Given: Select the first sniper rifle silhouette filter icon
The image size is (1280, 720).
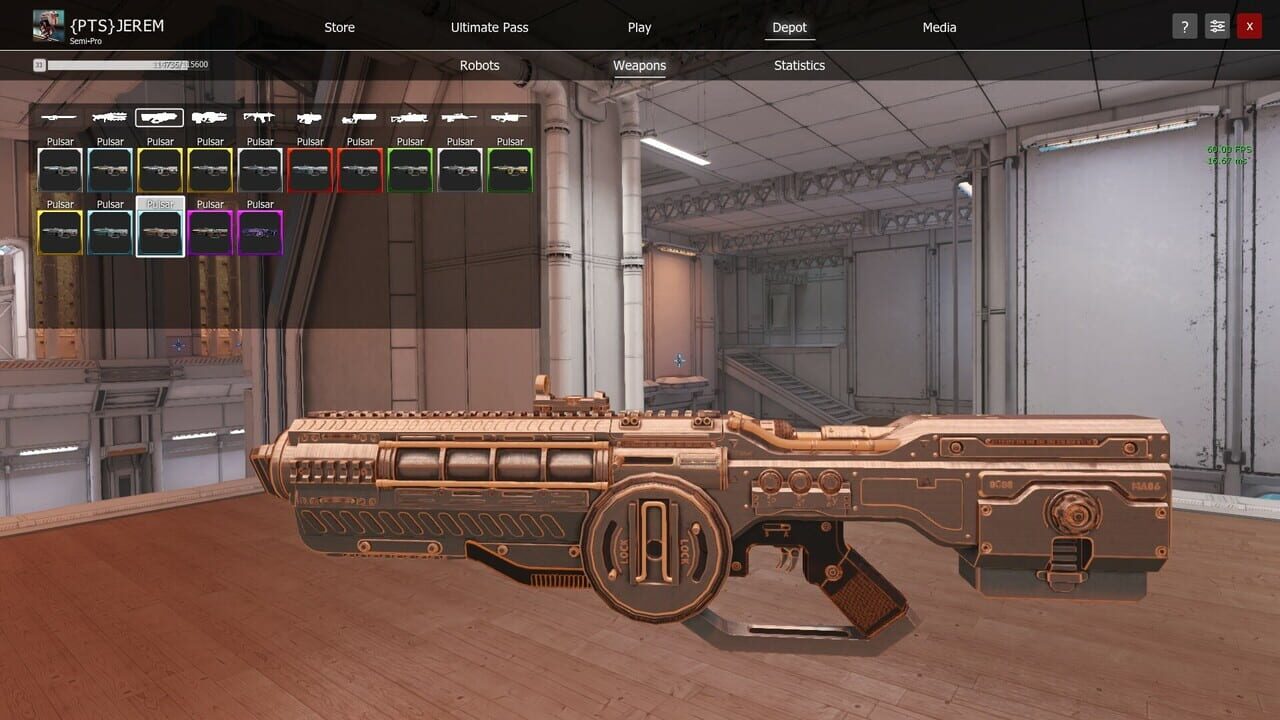Looking at the screenshot, I should point(58,117).
